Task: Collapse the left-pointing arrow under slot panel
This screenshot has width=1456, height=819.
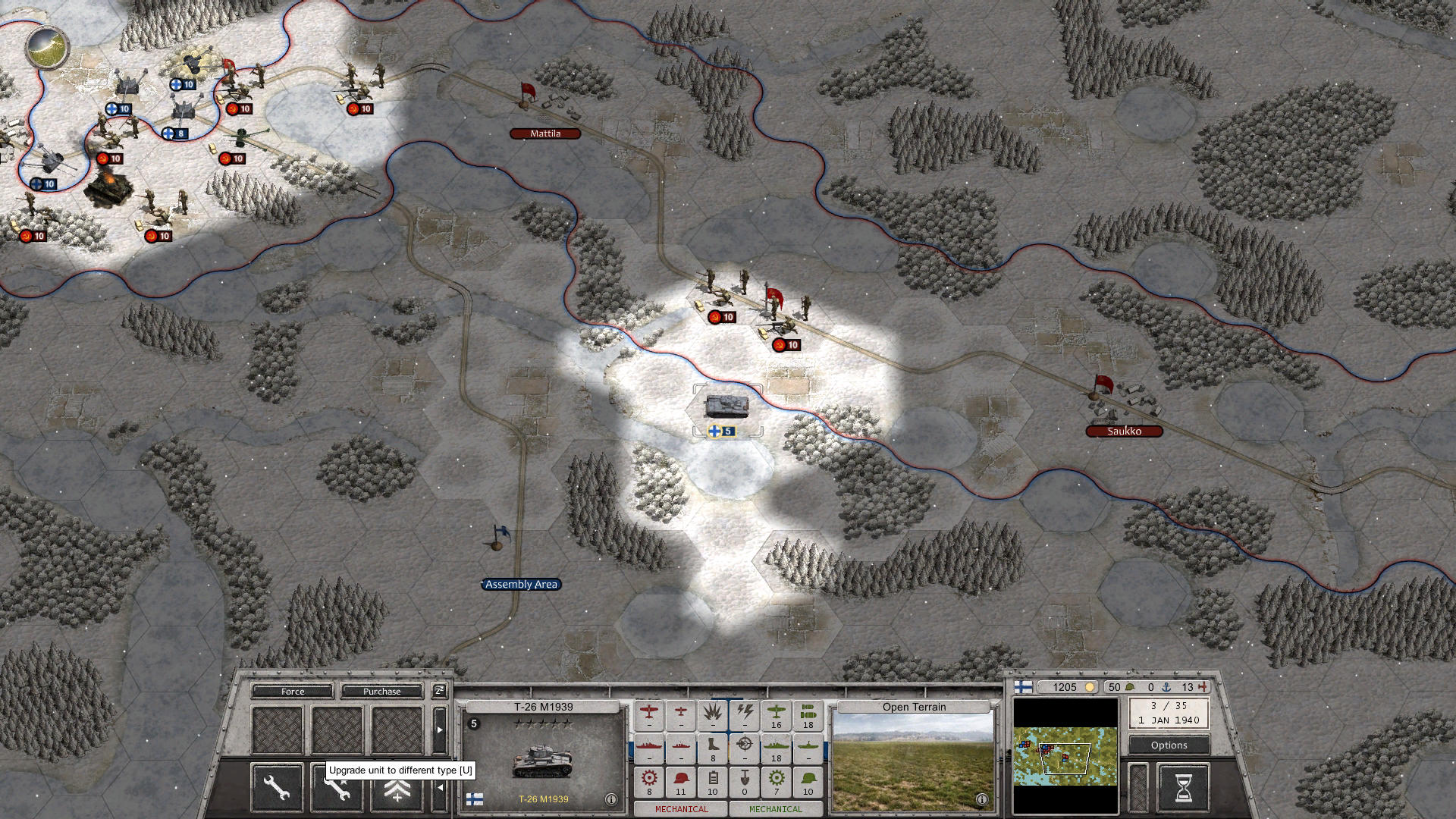Action: (441, 787)
